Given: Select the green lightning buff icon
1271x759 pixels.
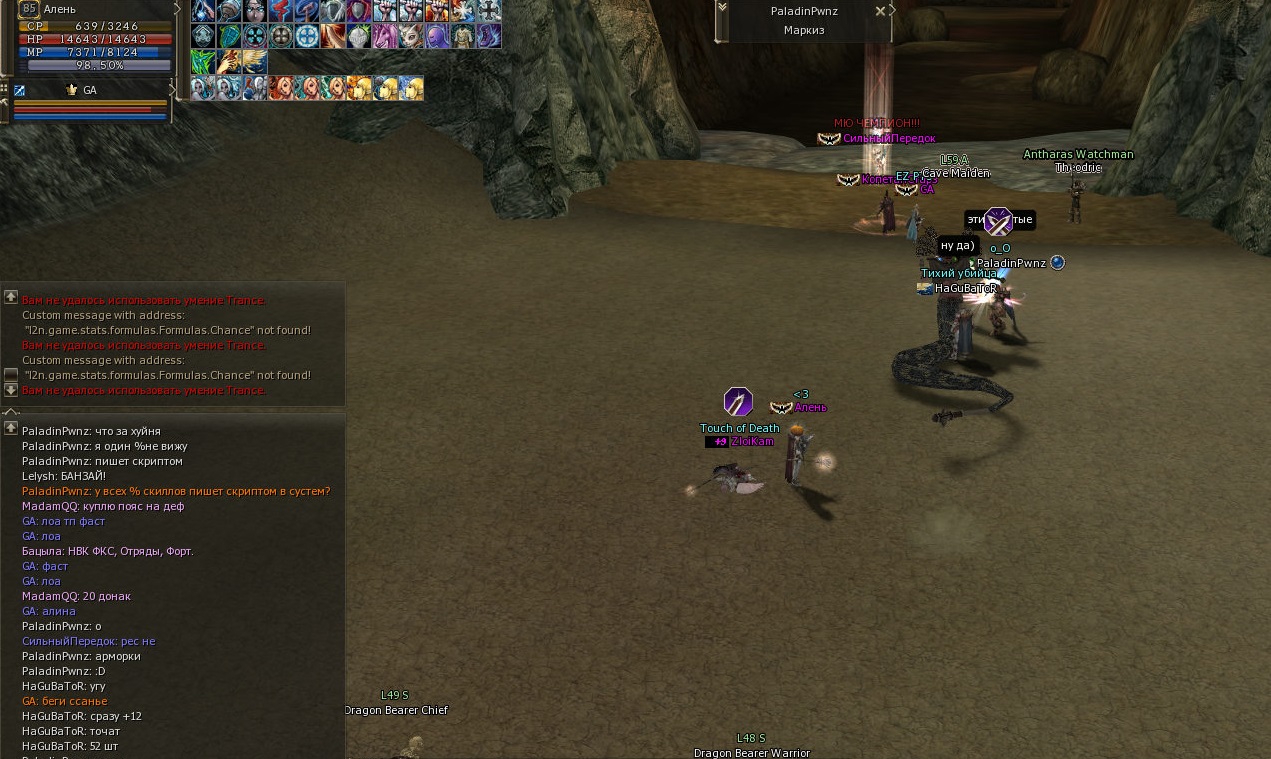Looking at the screenshot, I should click(203, 62).
